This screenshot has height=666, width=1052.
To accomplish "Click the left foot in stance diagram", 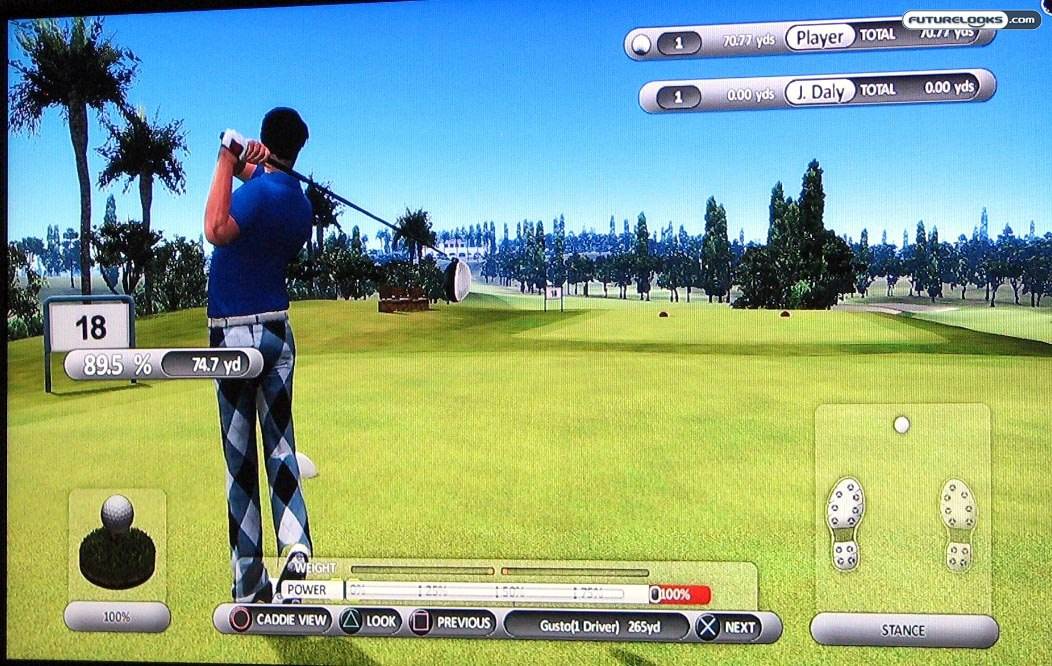I will [845, 522].
